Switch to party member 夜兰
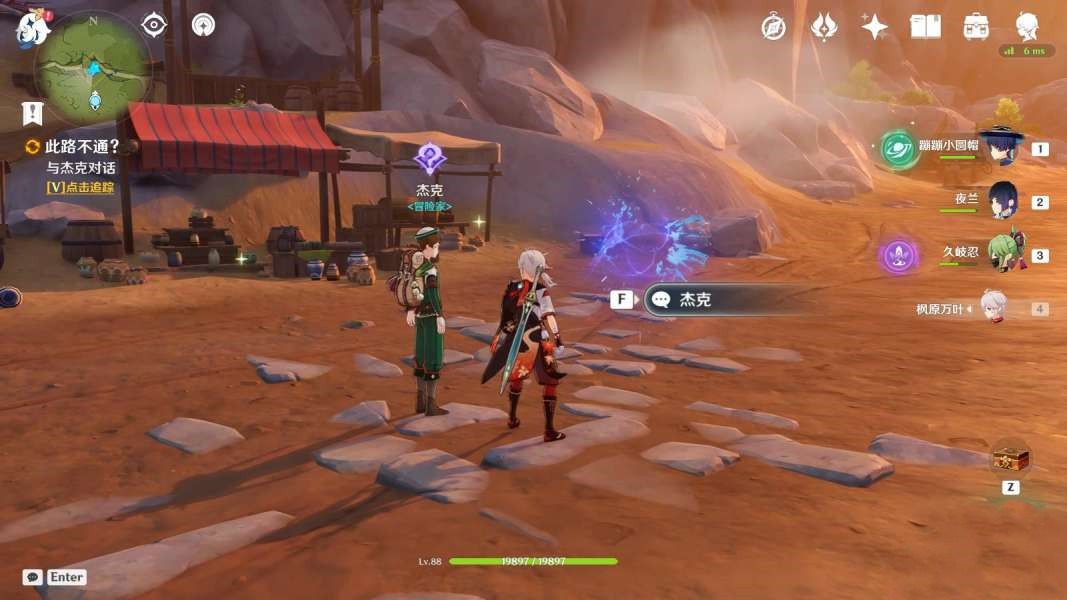The height and width of the screenshot is (600, 1067). pyautogui.click(x=1001, y=200)
